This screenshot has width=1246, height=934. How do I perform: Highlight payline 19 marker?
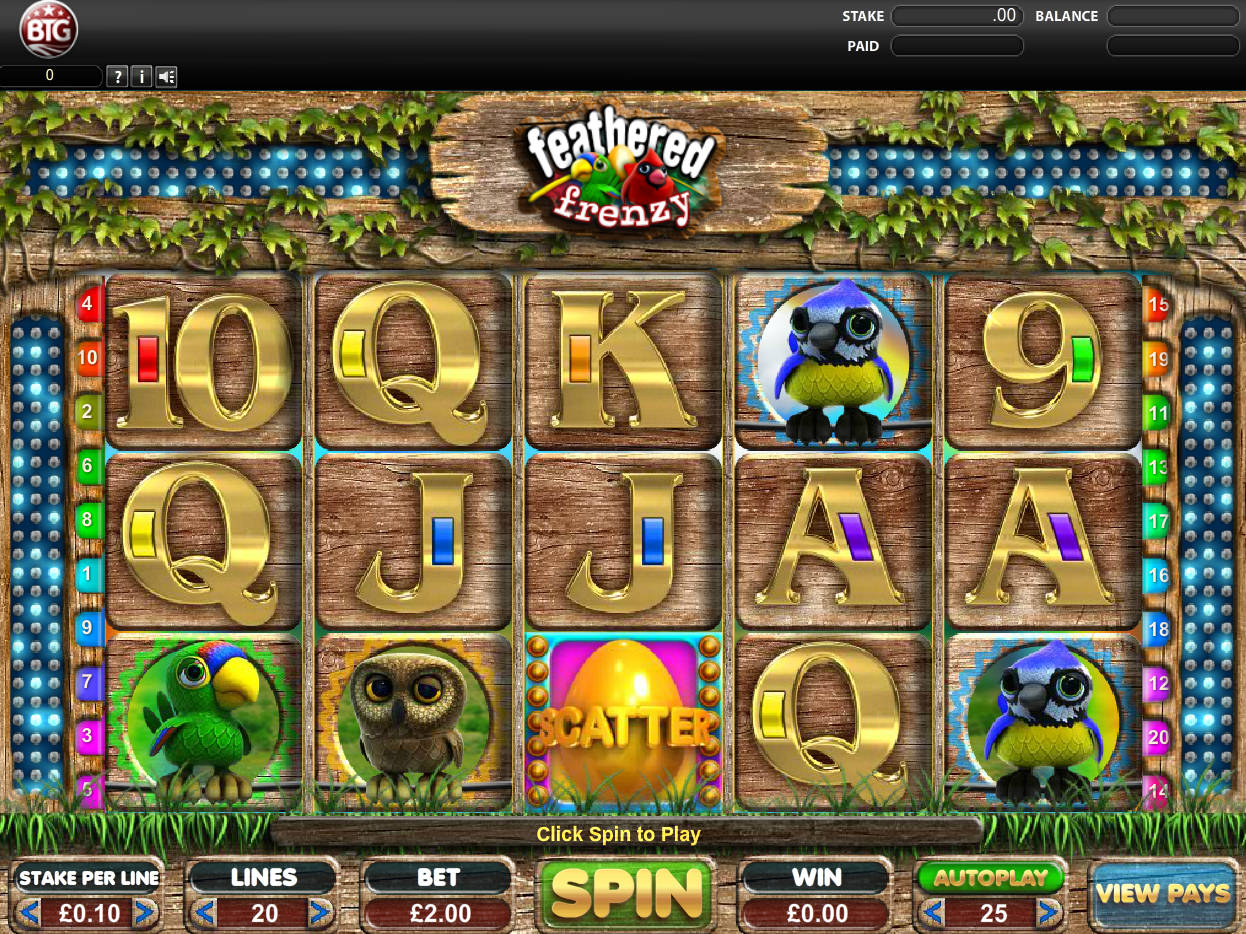coord(1157,358)
